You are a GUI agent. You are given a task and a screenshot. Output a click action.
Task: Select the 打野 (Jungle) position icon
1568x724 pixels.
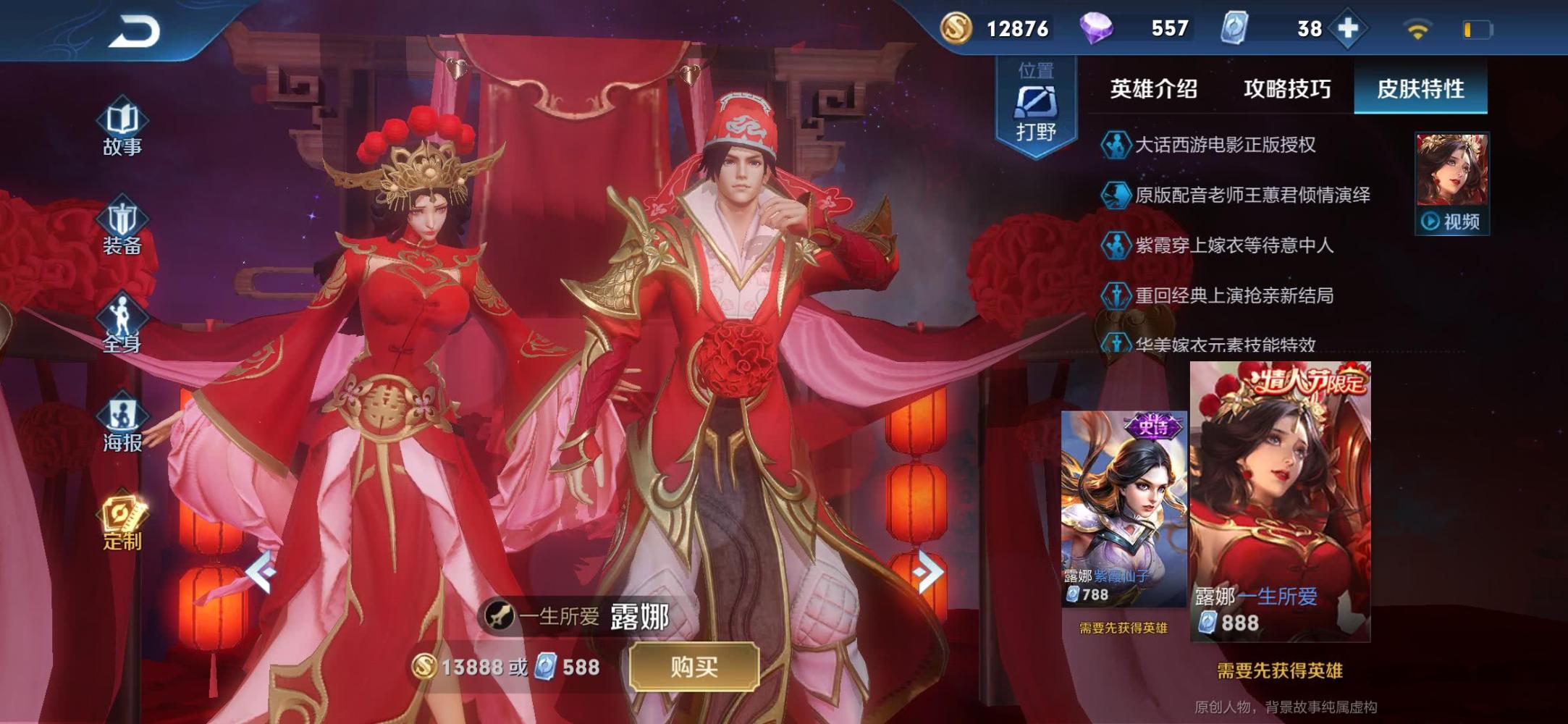(1034, 98)
